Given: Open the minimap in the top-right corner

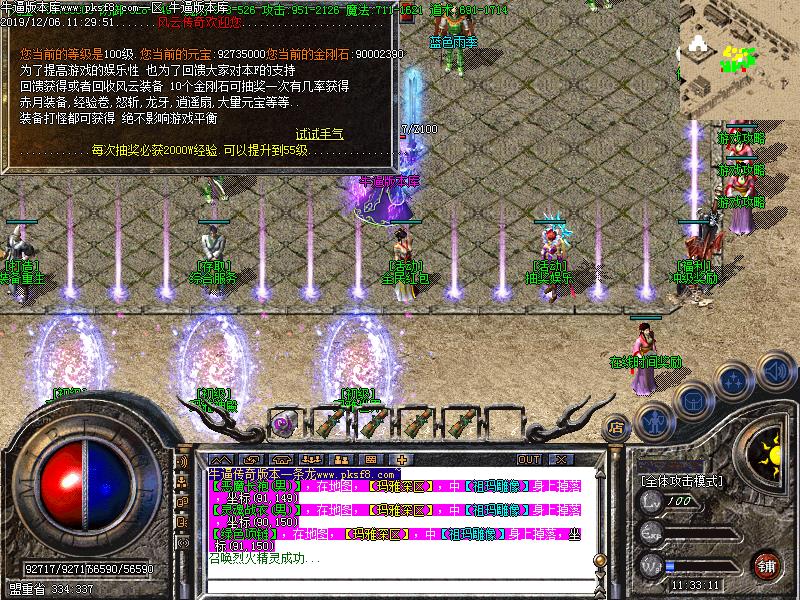Looking at the screenshot, I should coord(742,58).
